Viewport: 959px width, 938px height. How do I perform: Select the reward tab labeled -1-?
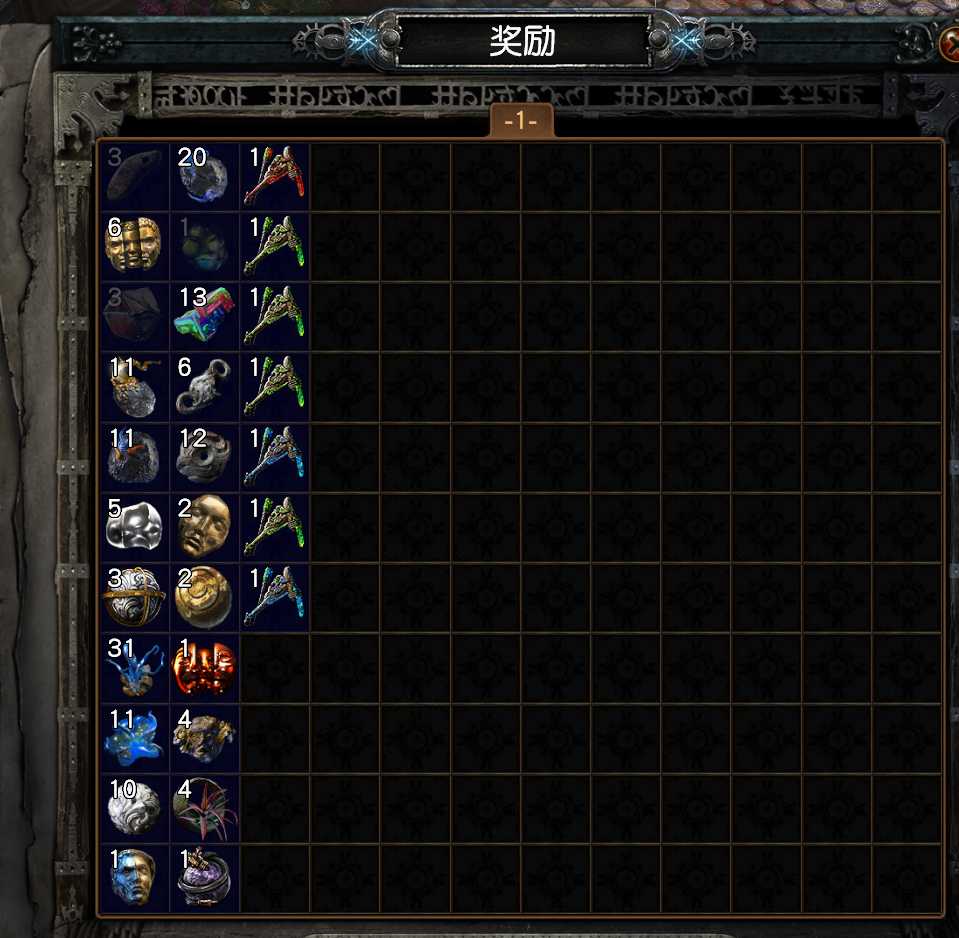[x=522, y=121]
